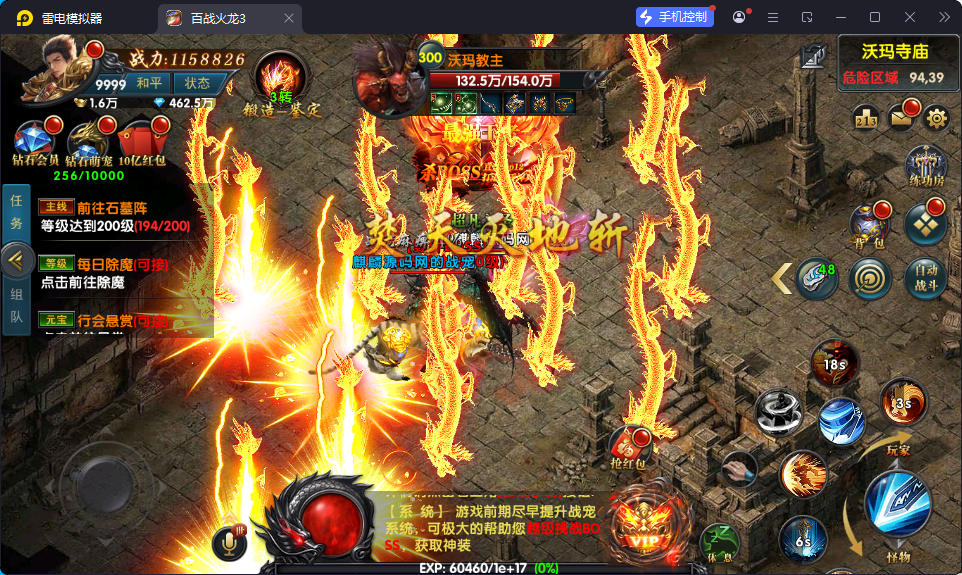Image resolution: width=962 pixels, height=575 pixels.
Task: Accept the 每日除魔 daily quest
Action: tap(118, 273)
